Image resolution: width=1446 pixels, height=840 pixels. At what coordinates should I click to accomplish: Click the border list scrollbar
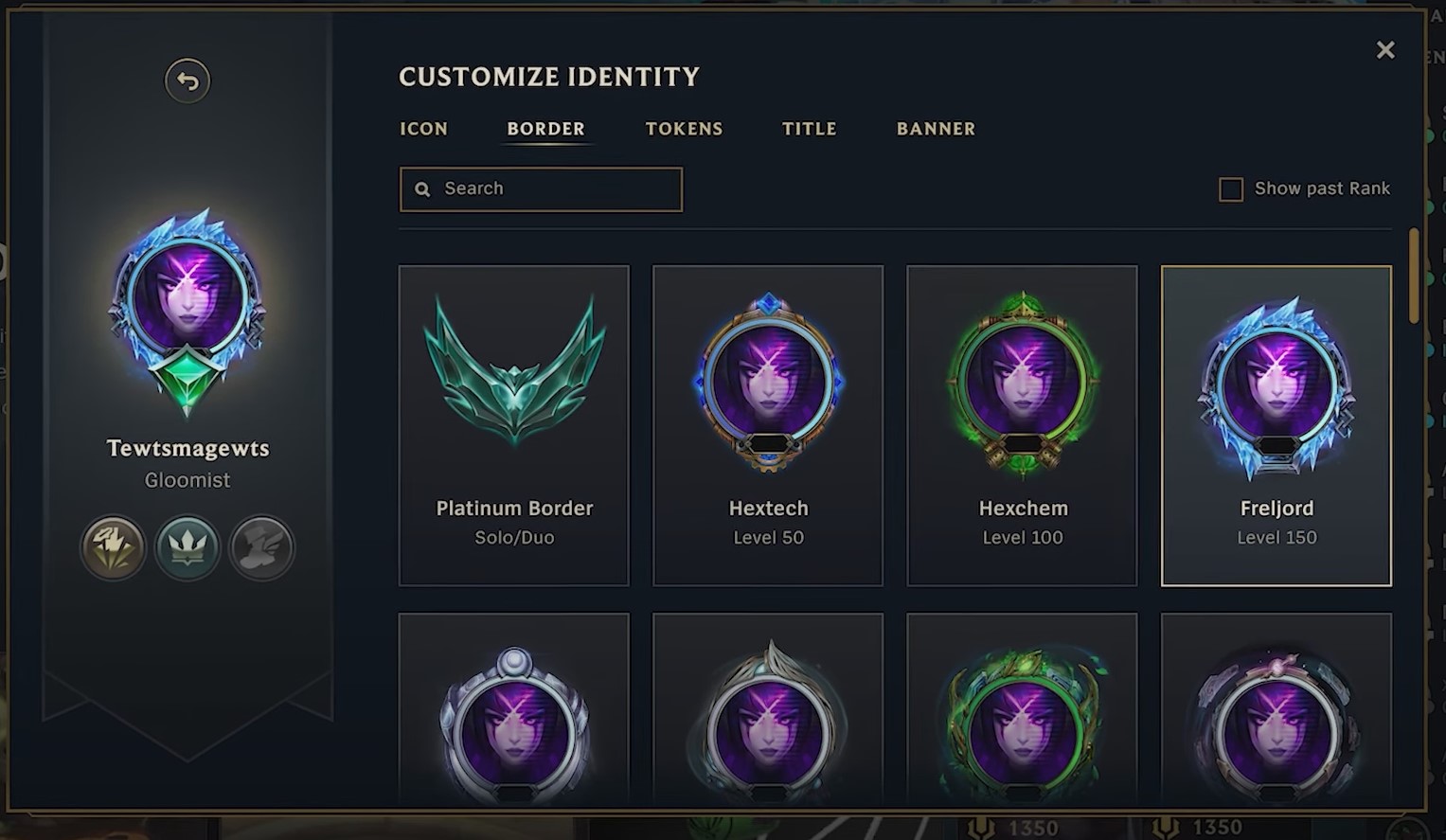pyautogui.click(x=1413, y=277)
